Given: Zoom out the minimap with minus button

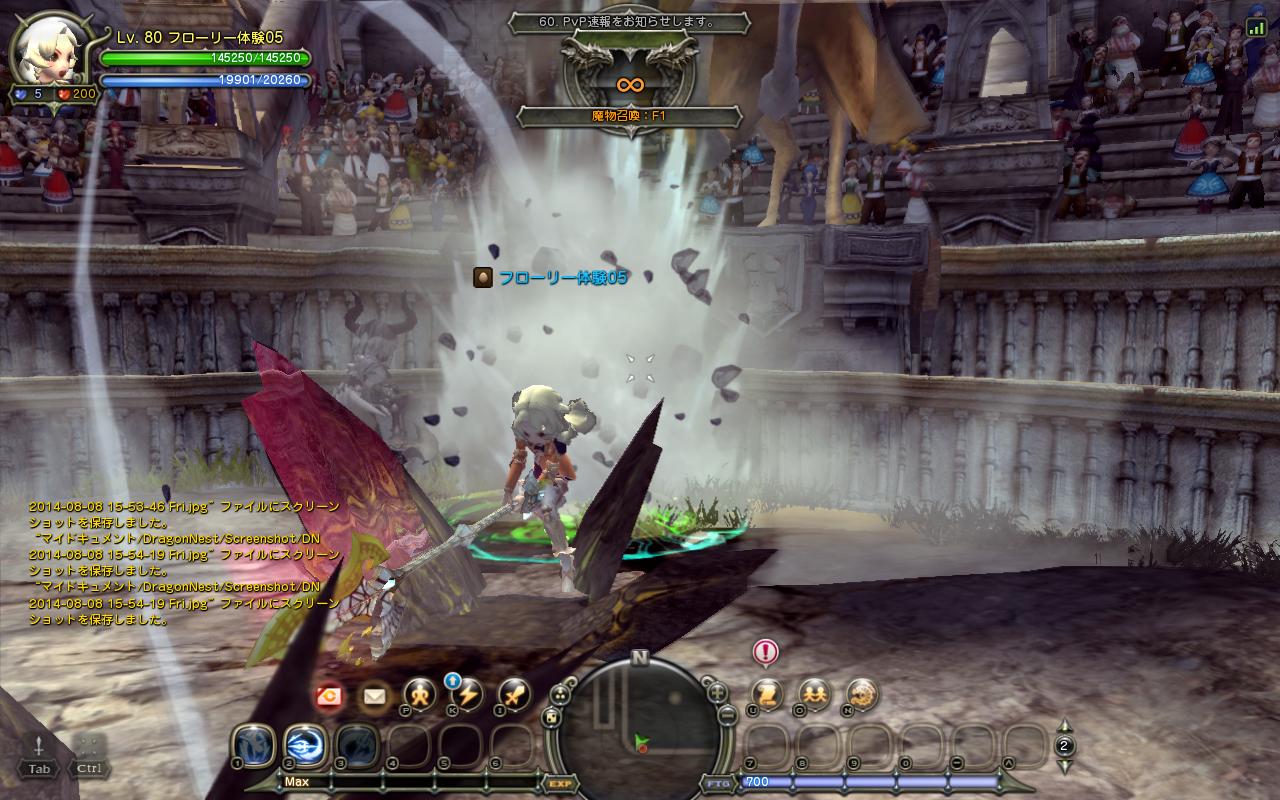Looking at the screenshot, I should click(x=729, y=716).
